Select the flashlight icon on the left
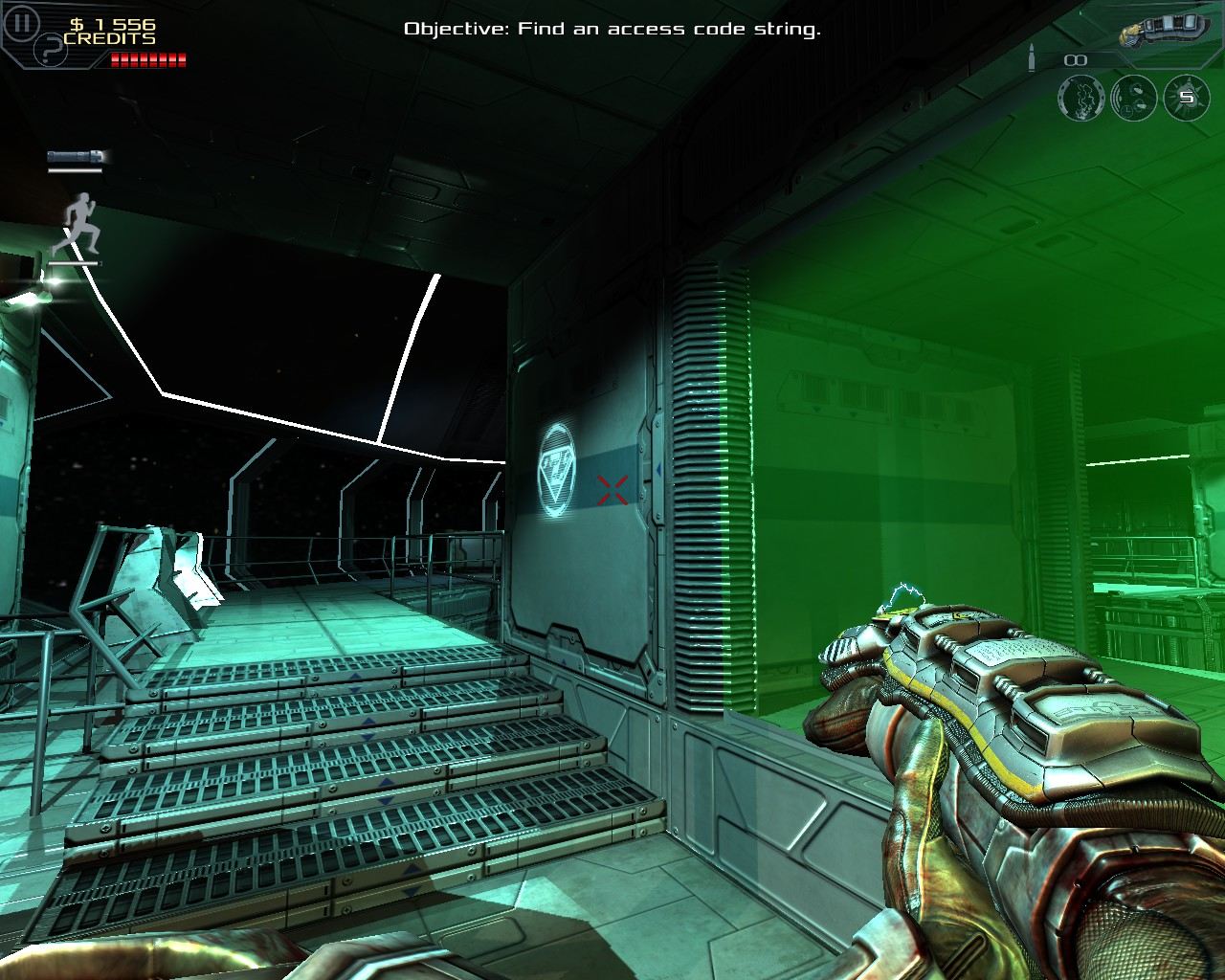1225x980 pixels. (x=75, y=155)
